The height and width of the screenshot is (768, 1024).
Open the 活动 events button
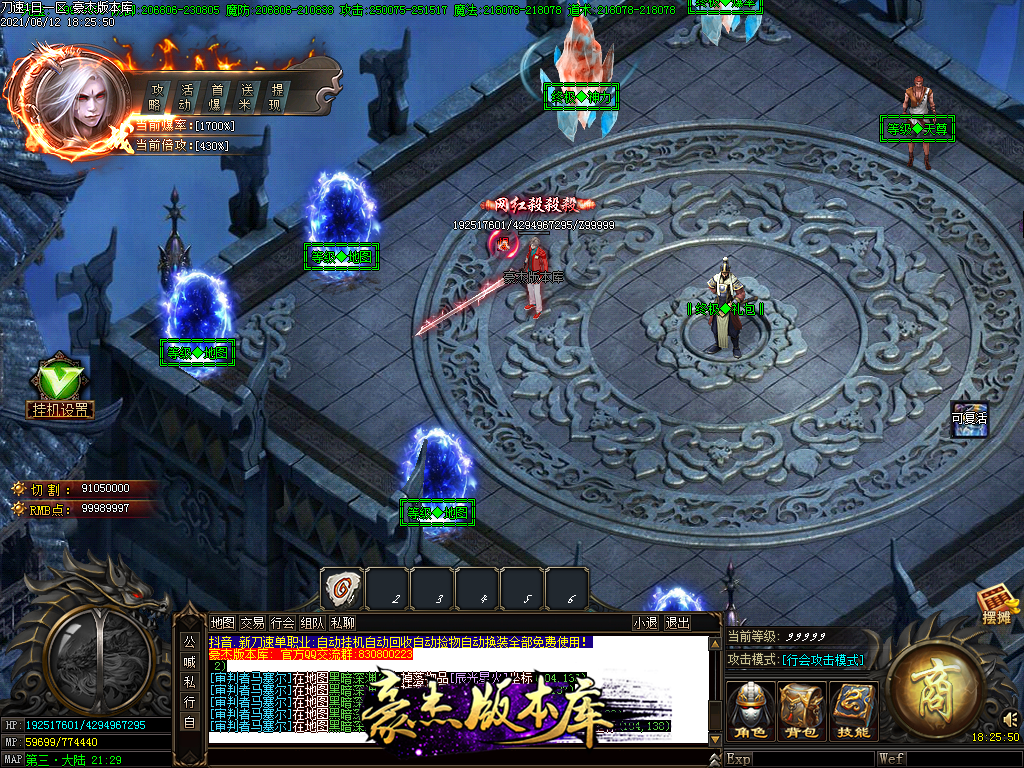pos(186,97)
